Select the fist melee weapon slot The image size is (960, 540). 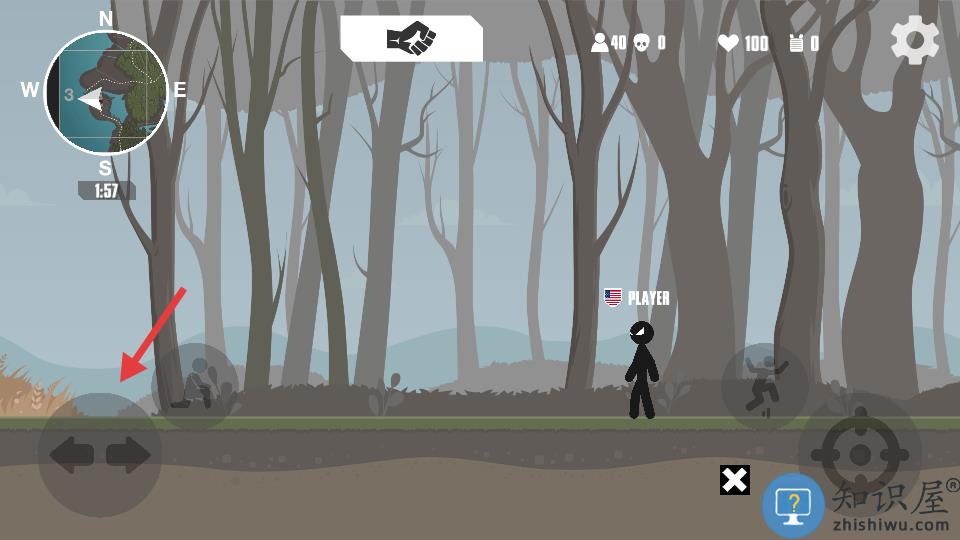[x=411, y=39]
